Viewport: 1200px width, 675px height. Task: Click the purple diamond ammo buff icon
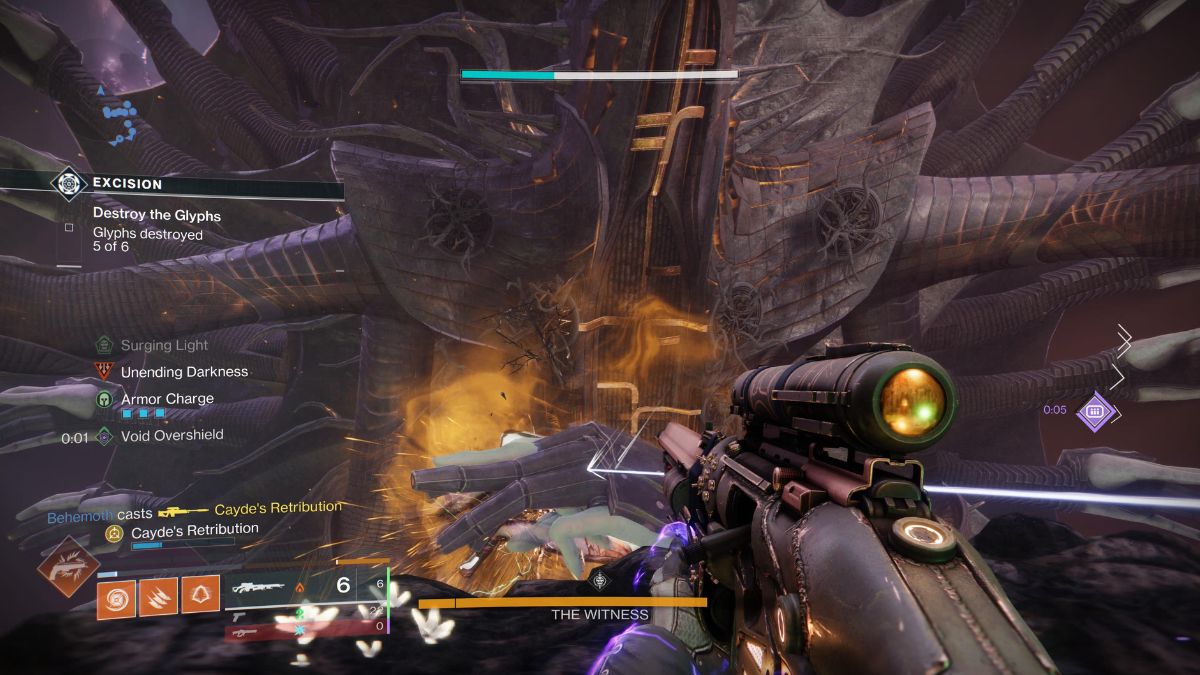[1095, 411]
